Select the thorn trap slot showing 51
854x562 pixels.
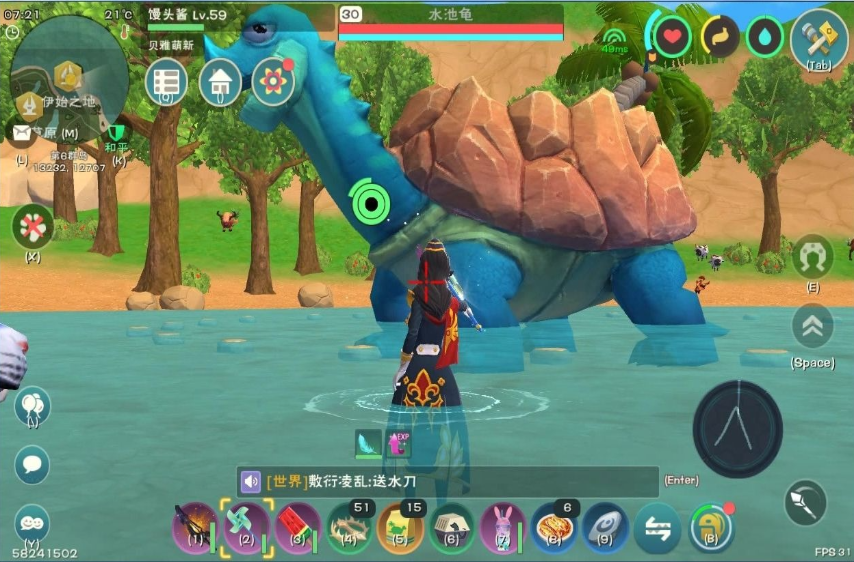click(349, 527)
